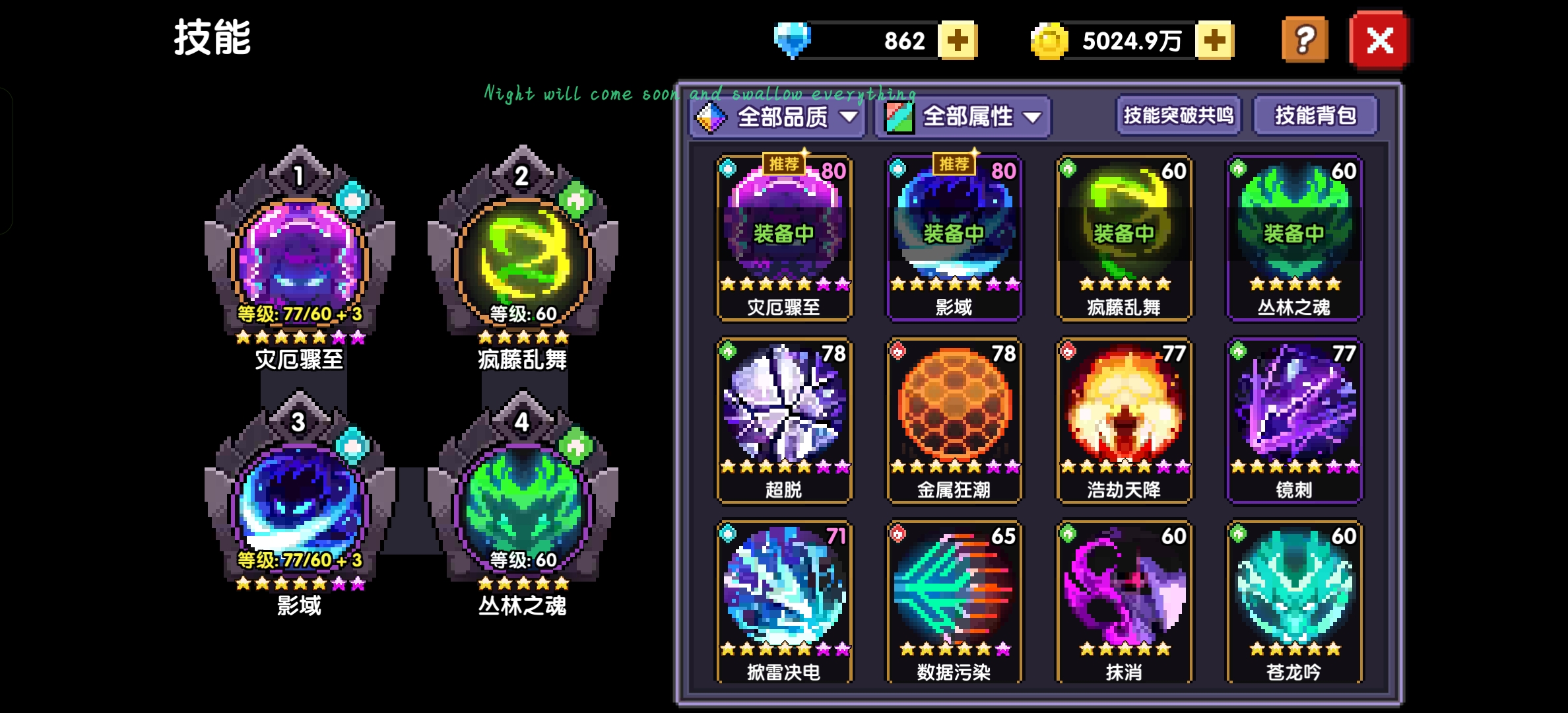Add more diamonds with the plus button
The width and height of the screenshot is (1568, 713).
[x=958, y=41]
